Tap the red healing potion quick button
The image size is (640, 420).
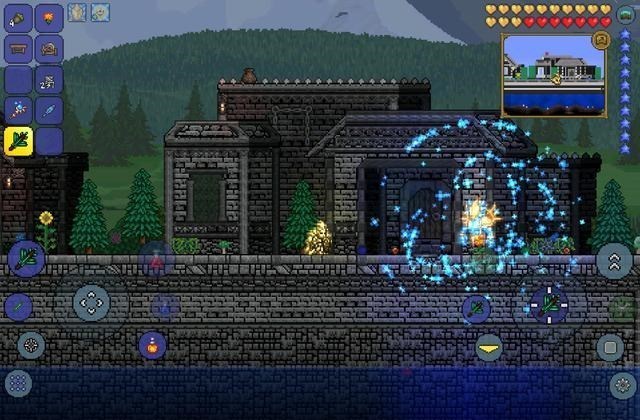[x=156, y=262]
